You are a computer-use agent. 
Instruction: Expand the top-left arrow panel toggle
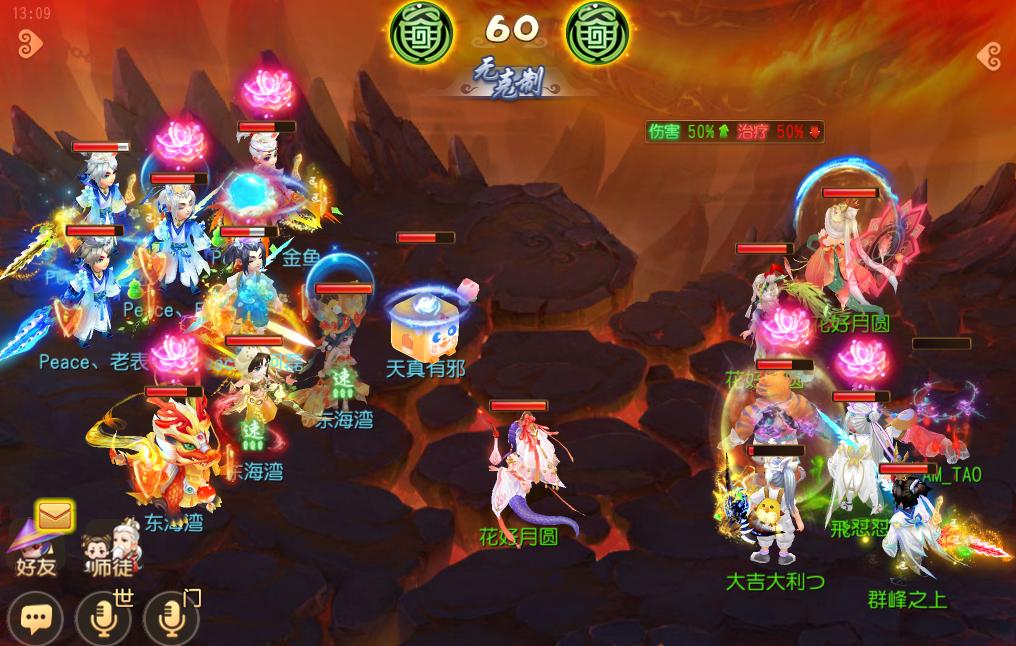pyautogui.click(x=28, y=44)
